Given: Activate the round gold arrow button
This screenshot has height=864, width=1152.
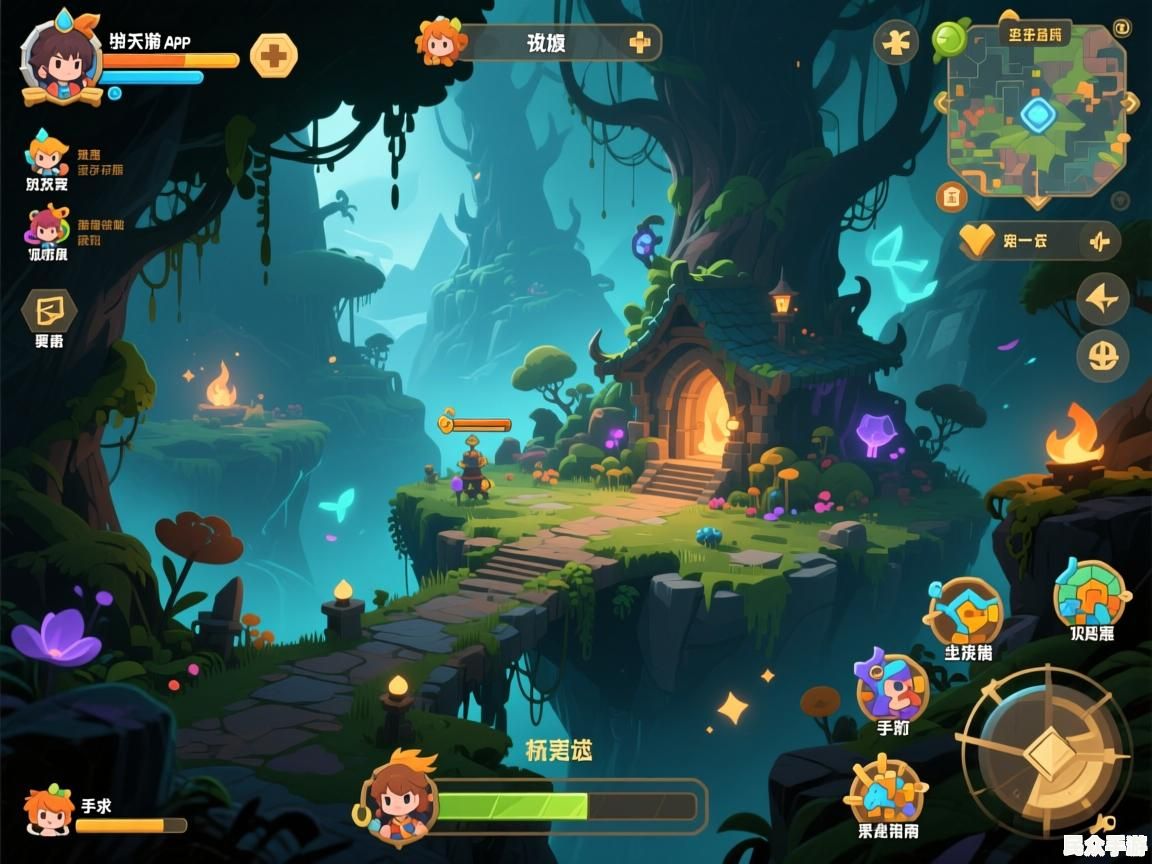Looking at the screenshot, I should coord(1103,299).
